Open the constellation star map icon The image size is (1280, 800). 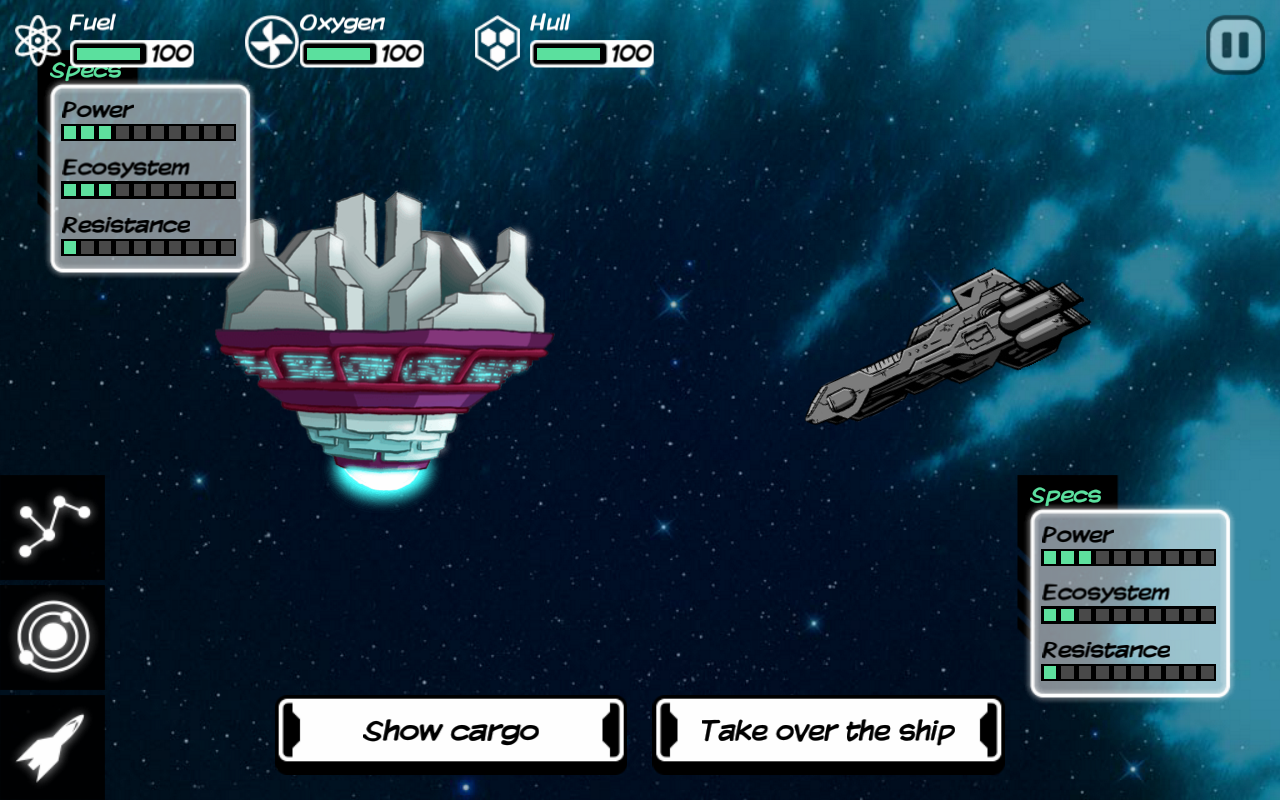click(x=53, y=526)
